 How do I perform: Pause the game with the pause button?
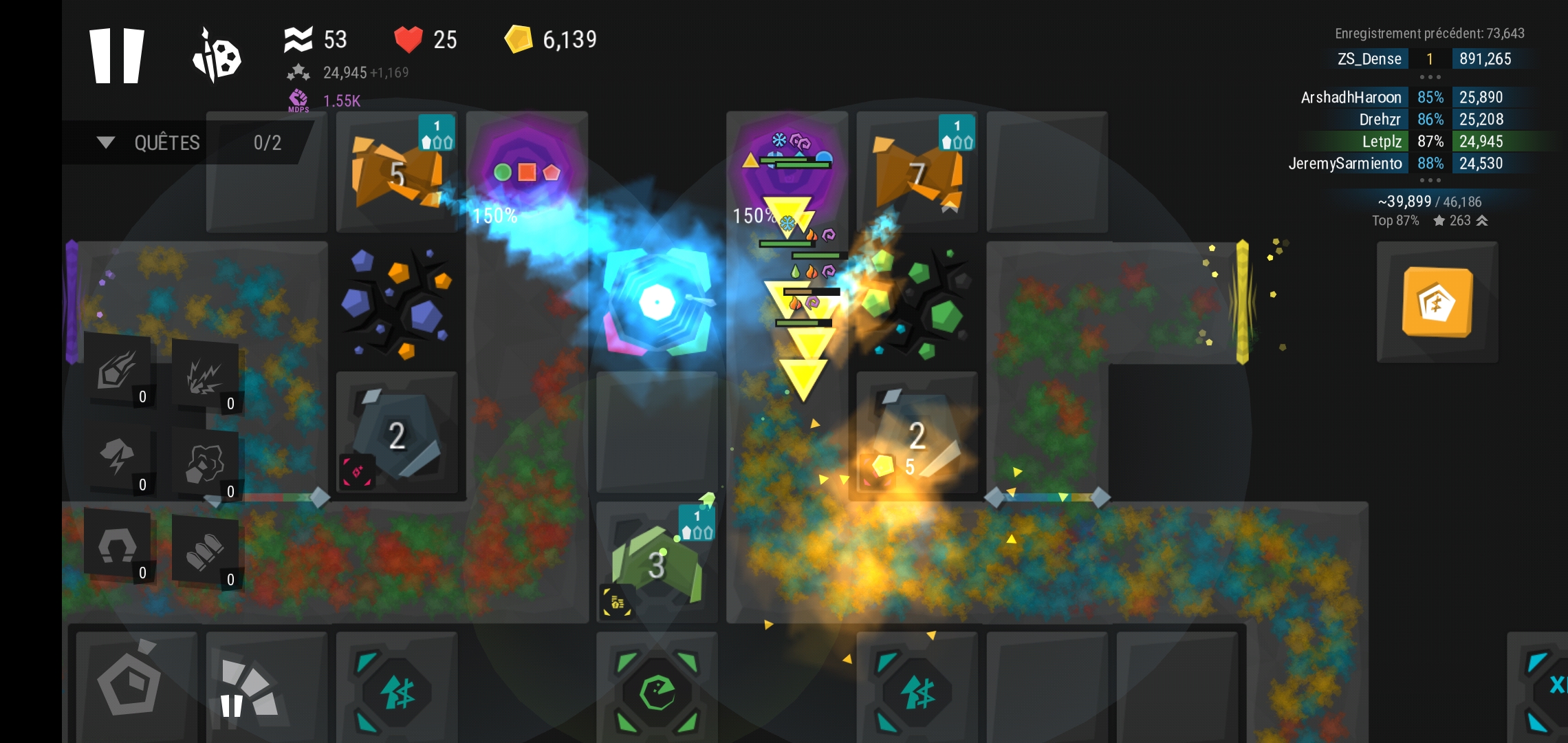click(x=117, y=56)
